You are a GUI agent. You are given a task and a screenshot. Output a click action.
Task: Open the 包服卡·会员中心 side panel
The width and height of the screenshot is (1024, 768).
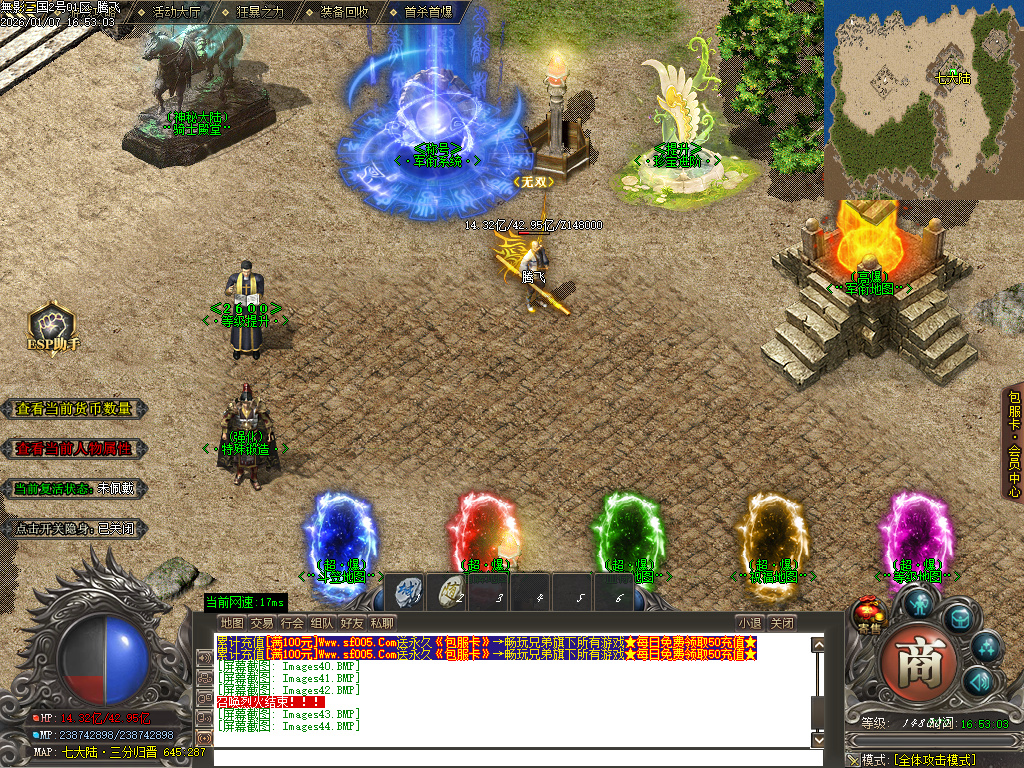tap(1014, 445)
